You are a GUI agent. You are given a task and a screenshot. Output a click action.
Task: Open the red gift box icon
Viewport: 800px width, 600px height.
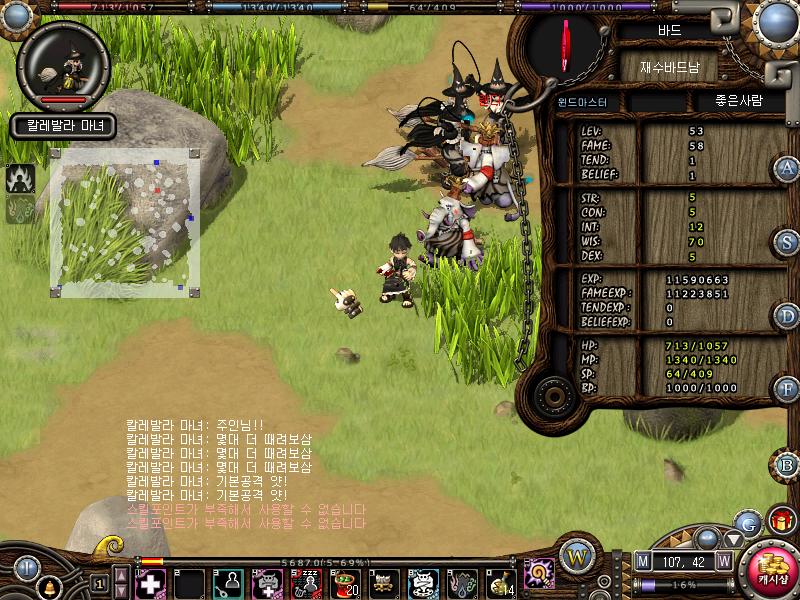782,520
